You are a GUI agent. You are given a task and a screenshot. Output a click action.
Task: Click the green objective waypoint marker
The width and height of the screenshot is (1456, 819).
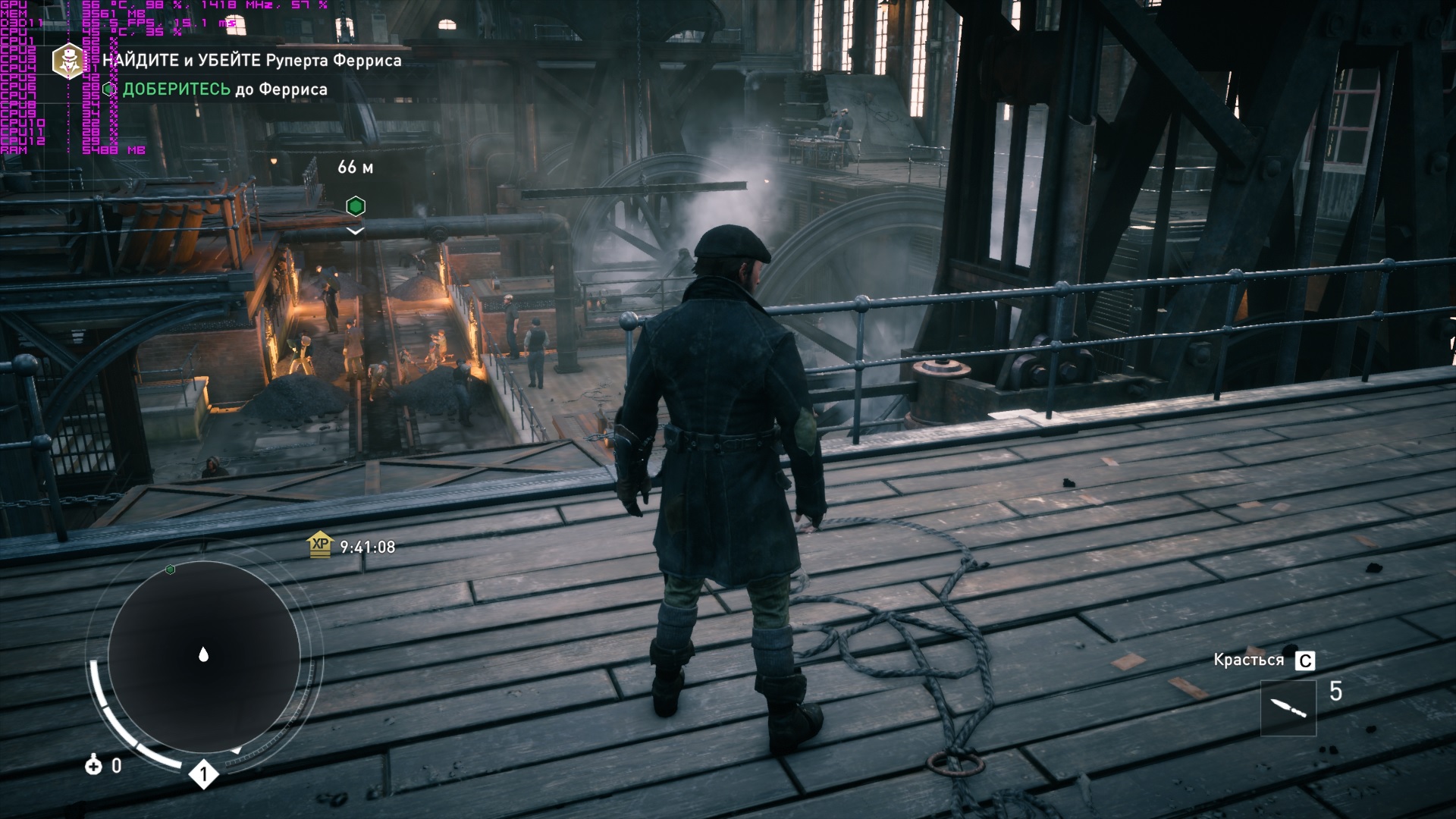click(356, 206)
